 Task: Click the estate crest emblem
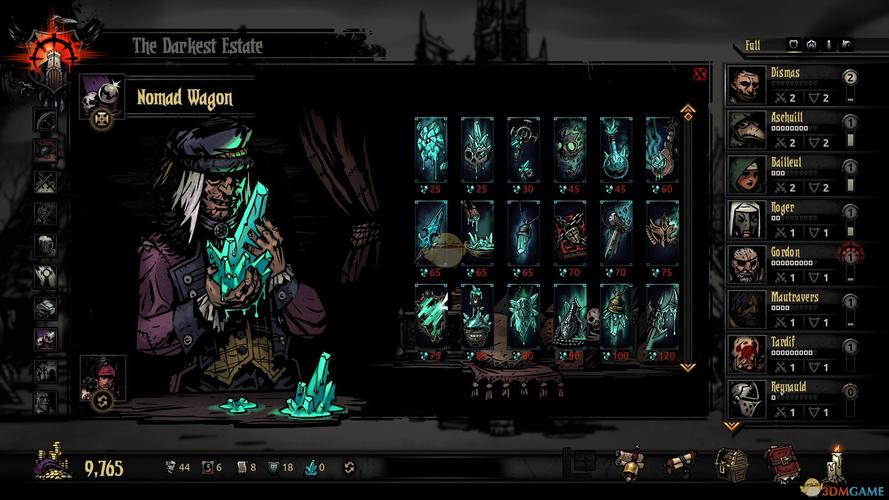point(40,48)
